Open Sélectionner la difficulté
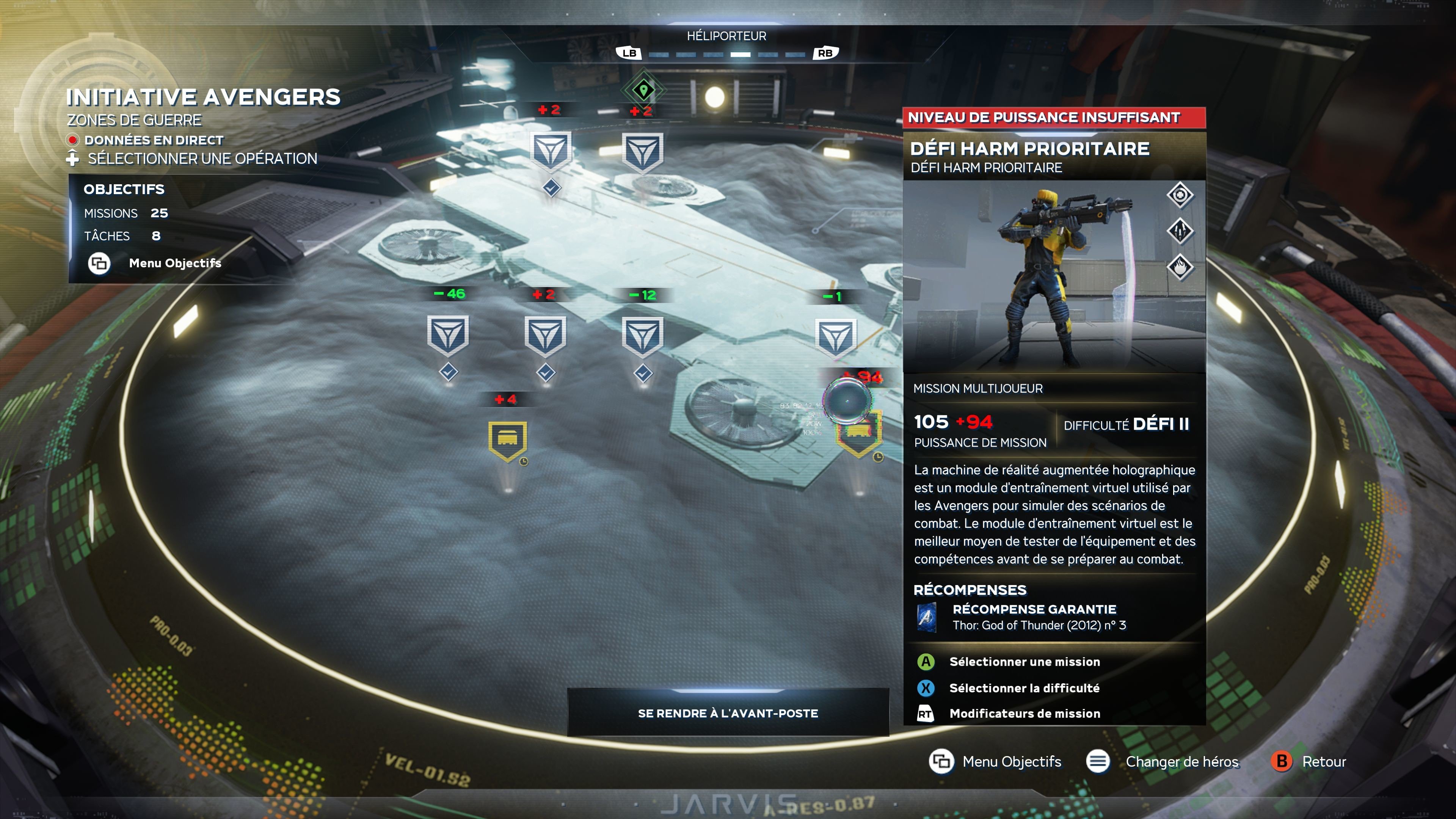This screenshot has width=1456, height=819. (x=1024, y=688)
